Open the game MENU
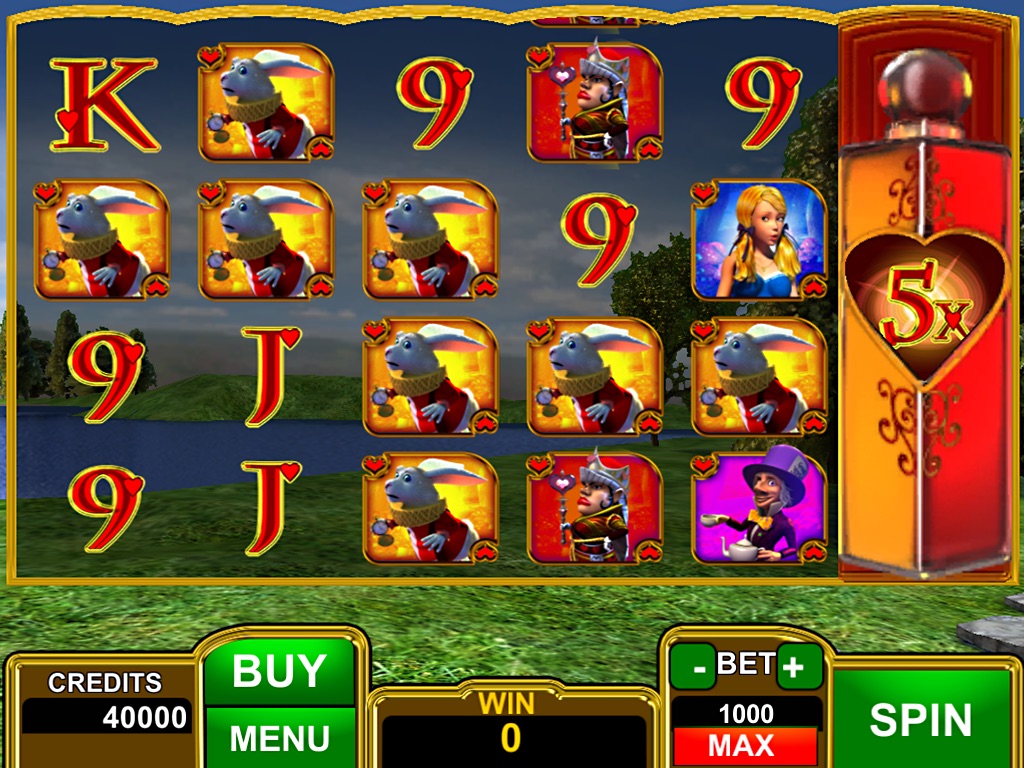This screenshot has width=1024, height=768. coord(279,738)
